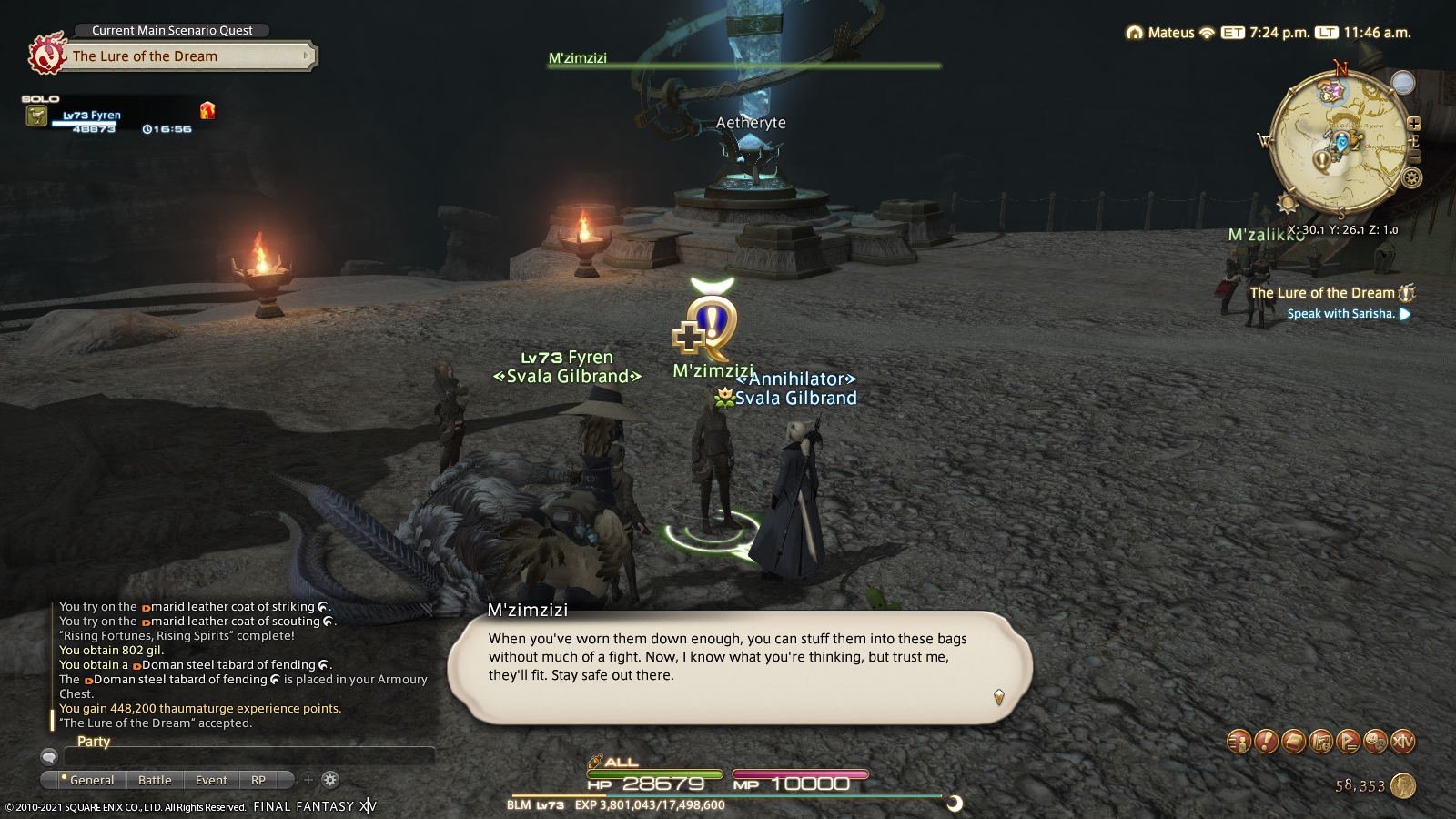This screenshot has width=1456, height=819.
Task: Switch to the RP chat tab
Action: pos(258,780)
